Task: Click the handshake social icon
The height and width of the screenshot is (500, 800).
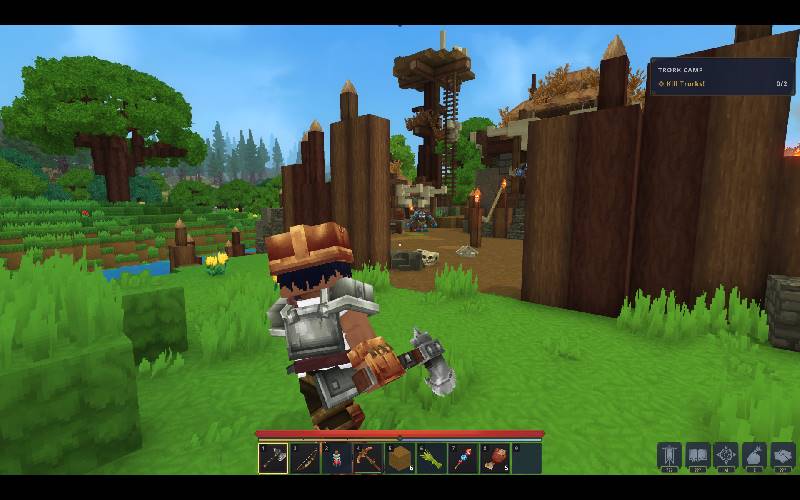Action: [x=781, y=455]
